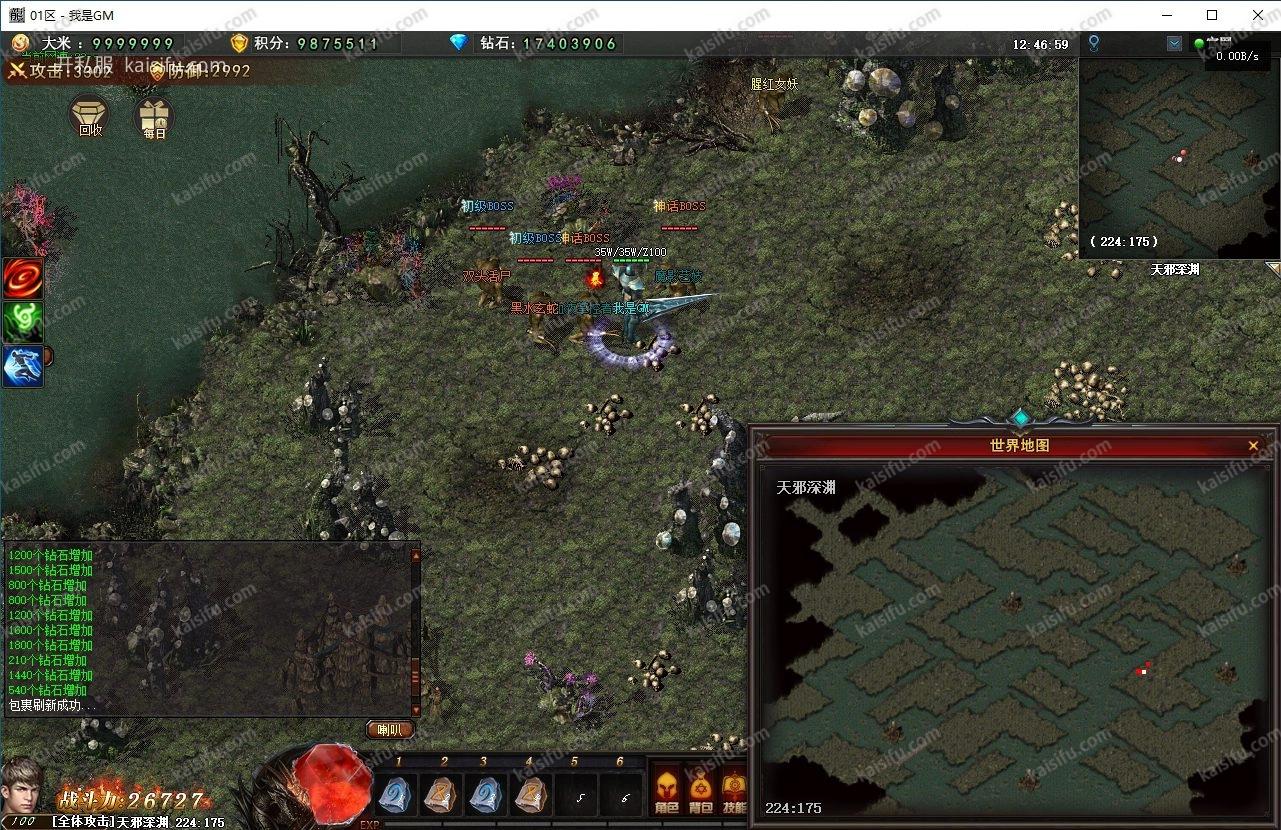Maximize the game window
1281x830 pixels.
pyautogui.click(x=1212, y=15)
